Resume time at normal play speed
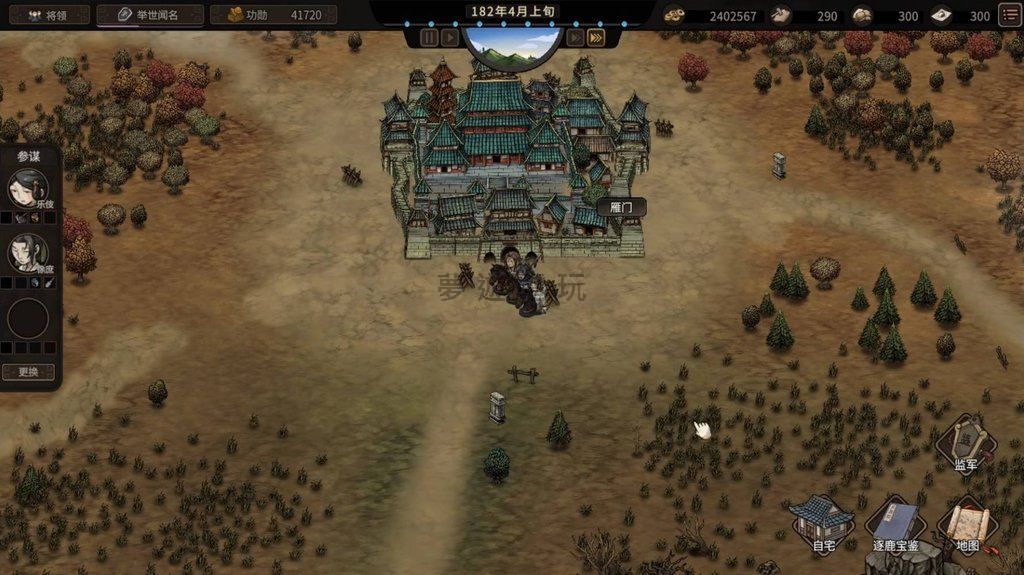Screen dimensions: 1024x575 pyautogui.click(x=450, y=37)
